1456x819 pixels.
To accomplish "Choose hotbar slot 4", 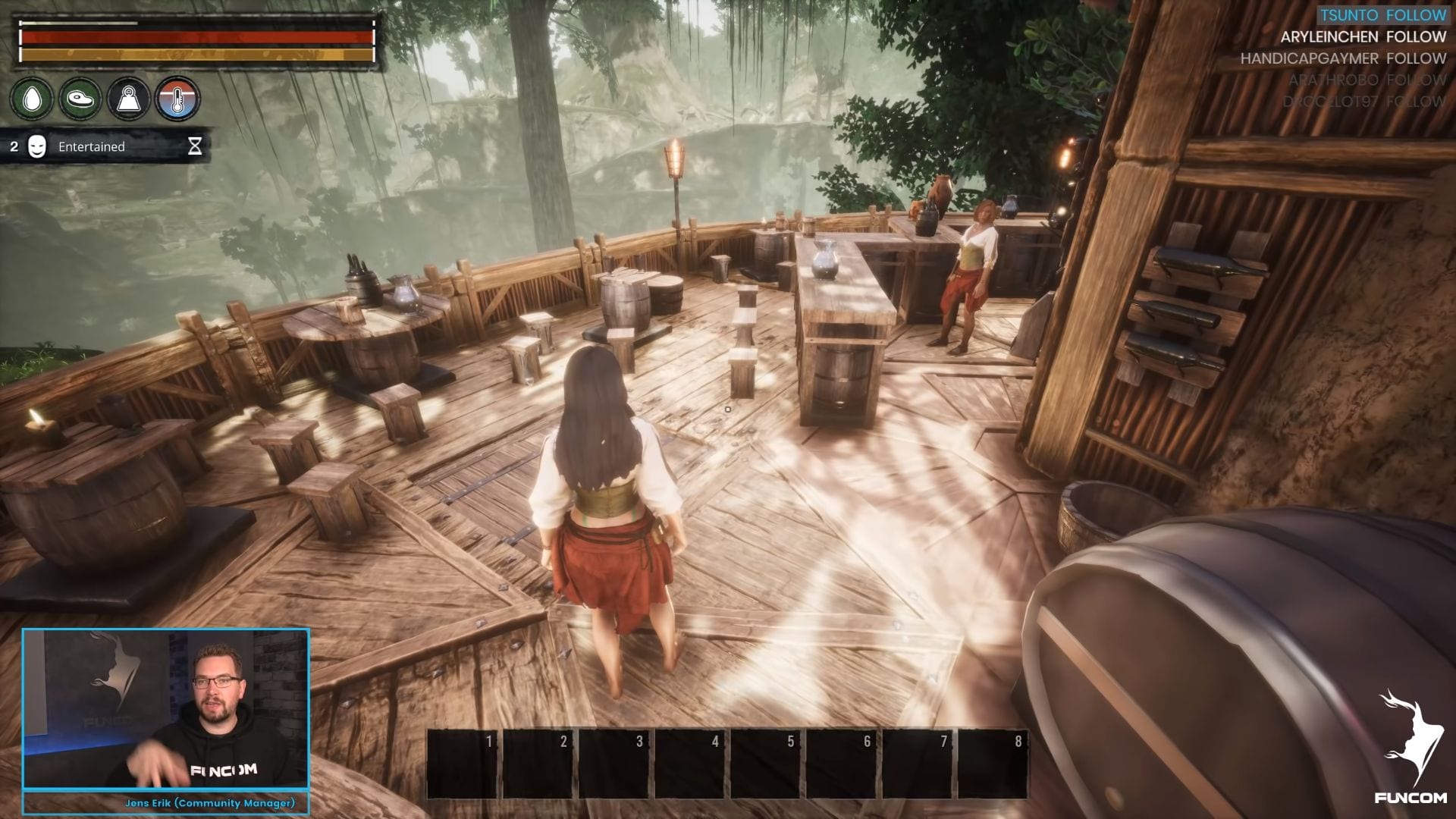I will (692, 763).
